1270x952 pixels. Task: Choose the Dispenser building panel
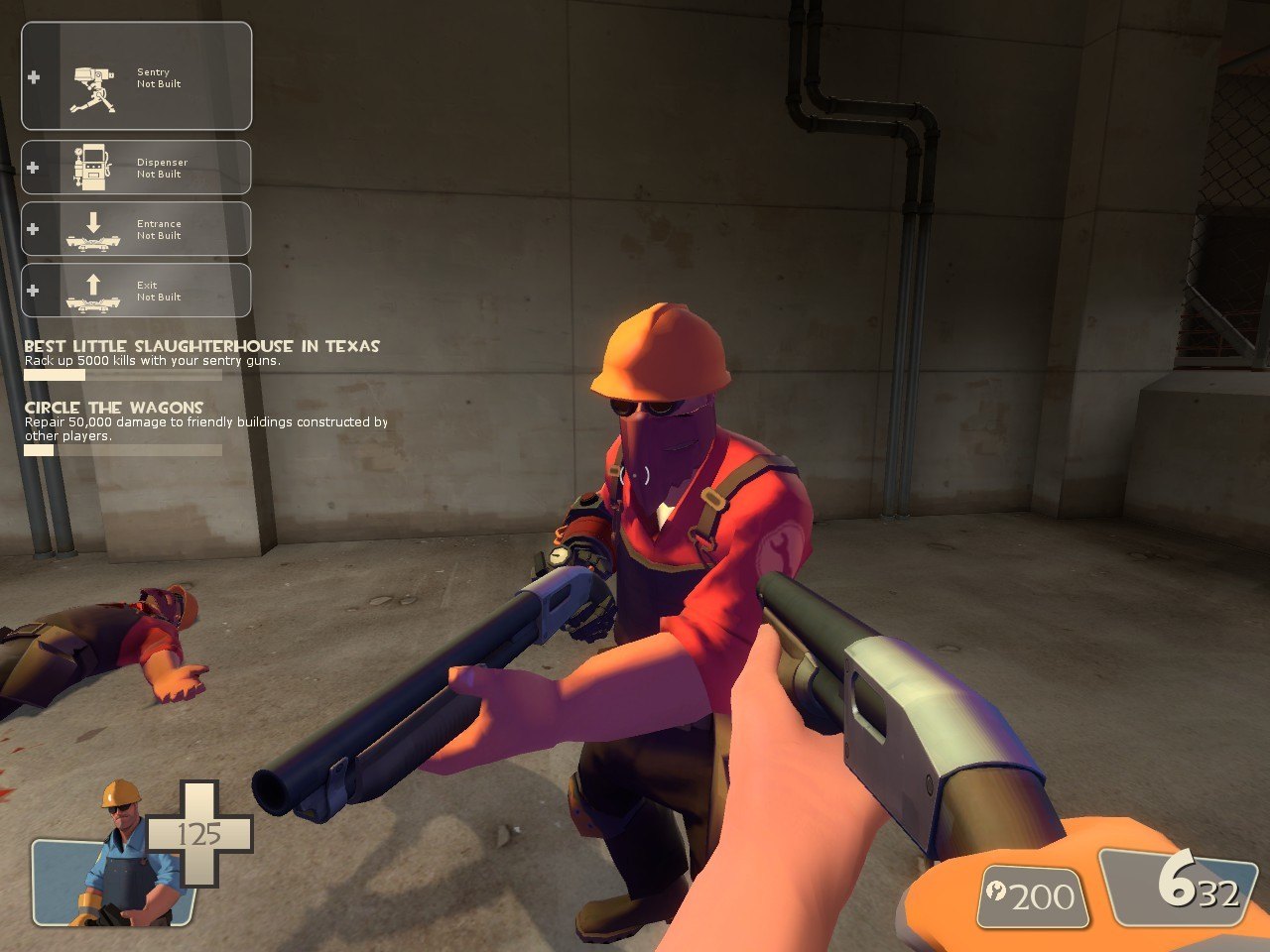tap(137, 168)
